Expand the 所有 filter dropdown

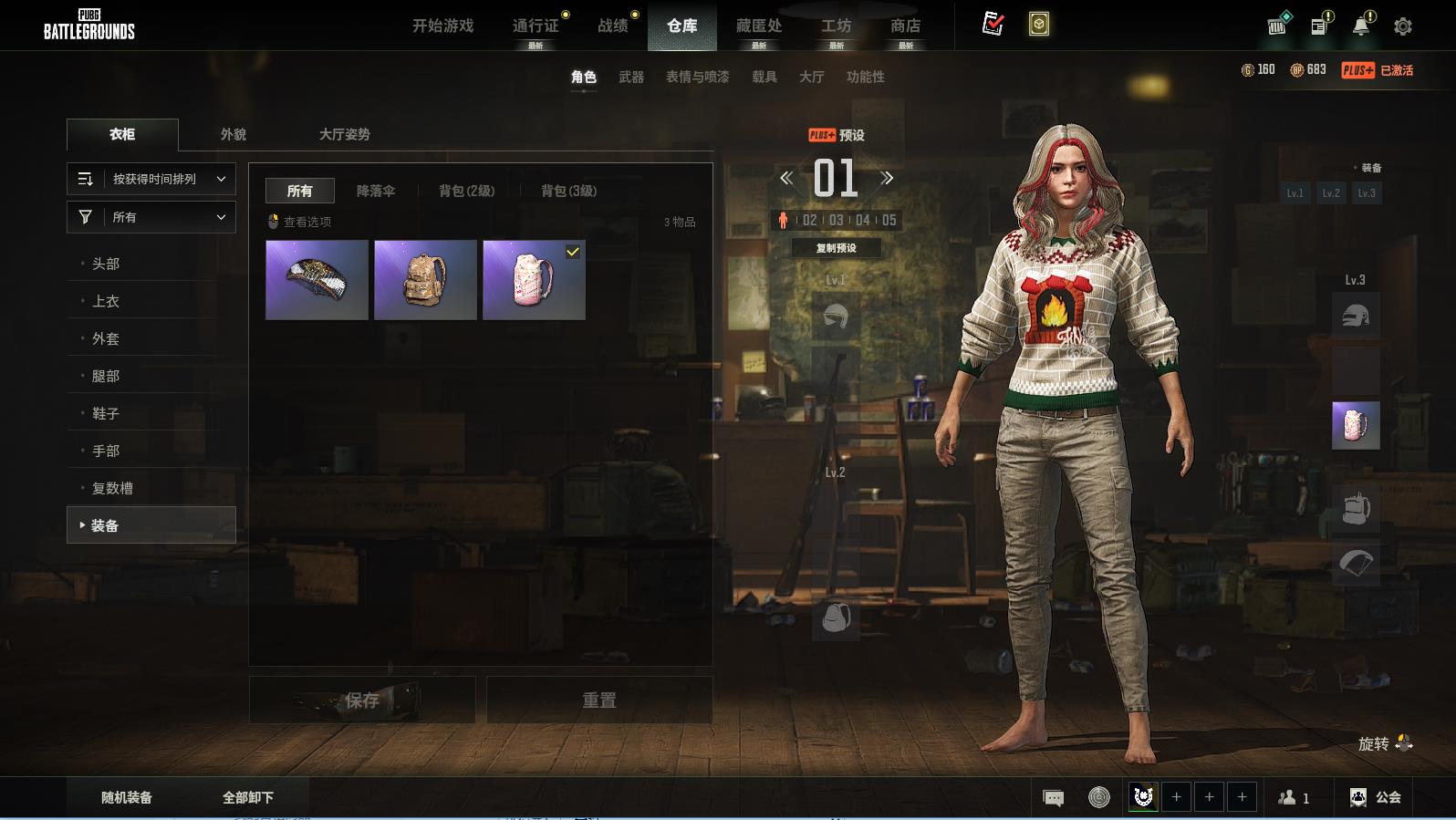[x=151, y=217]
